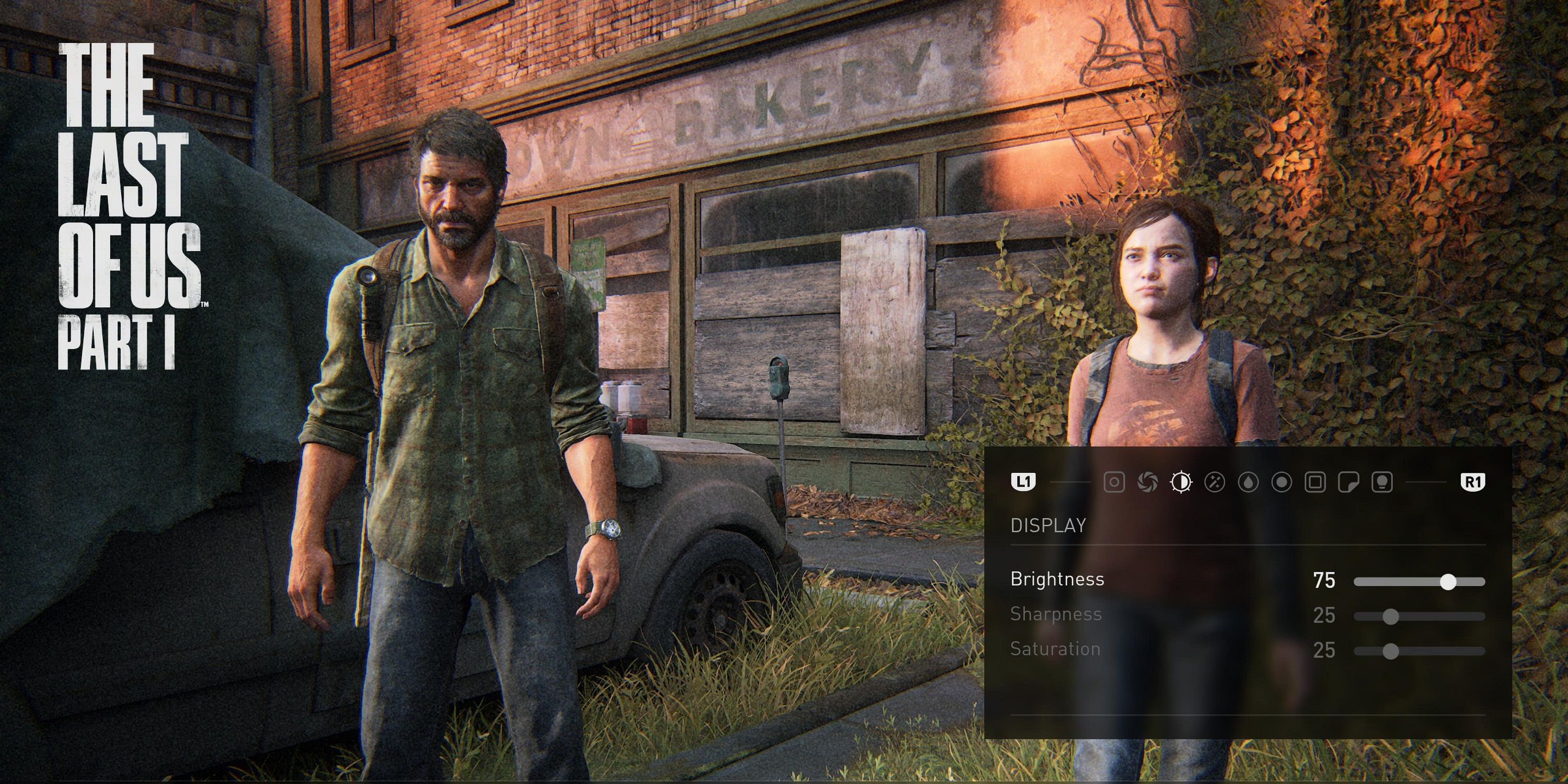The image size is (1568, 784).
Task: Select the droplet color tab icon
Action: click(x=1249, y=485)
